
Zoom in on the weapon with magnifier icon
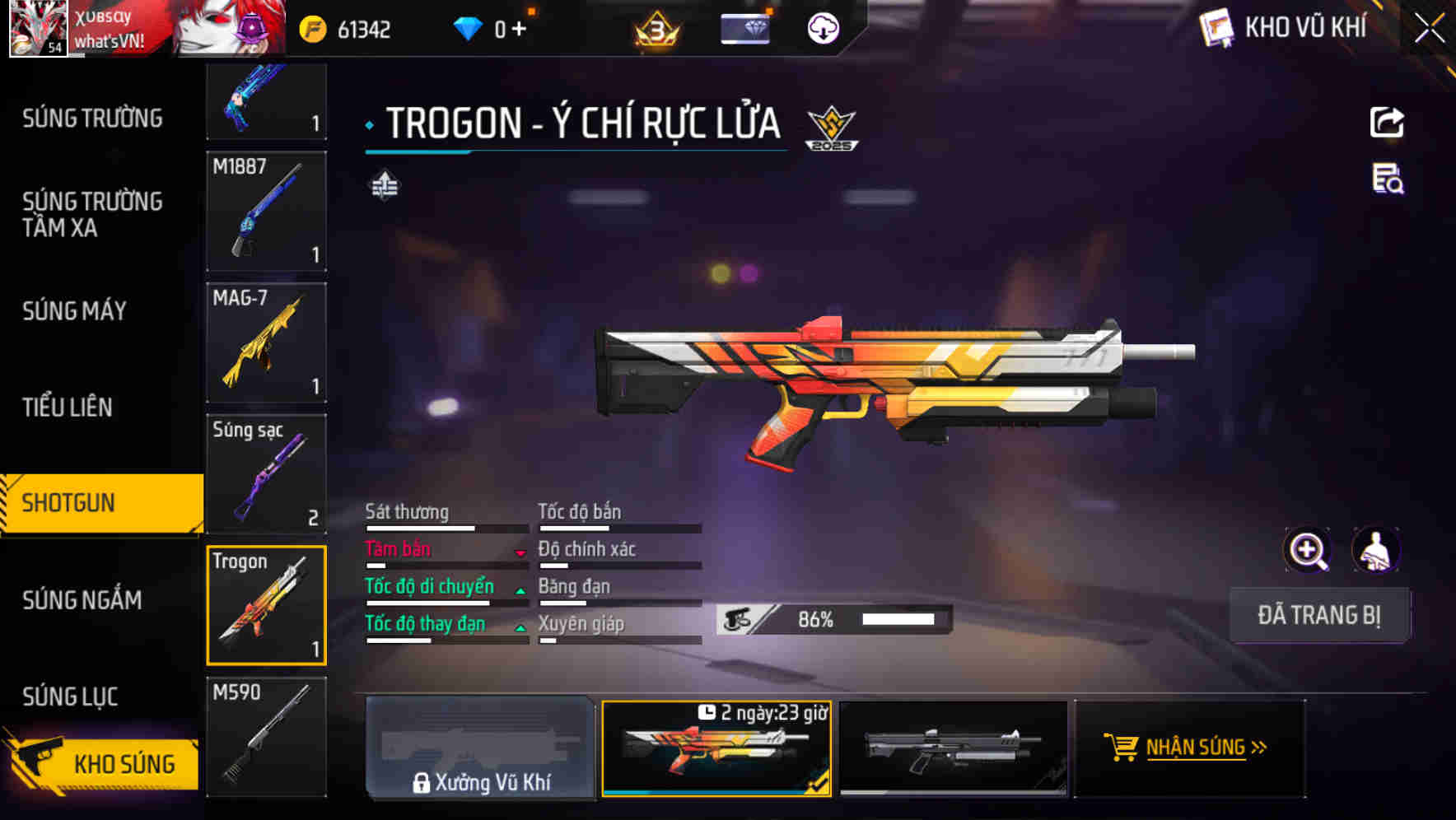[x=1308, y=550]
